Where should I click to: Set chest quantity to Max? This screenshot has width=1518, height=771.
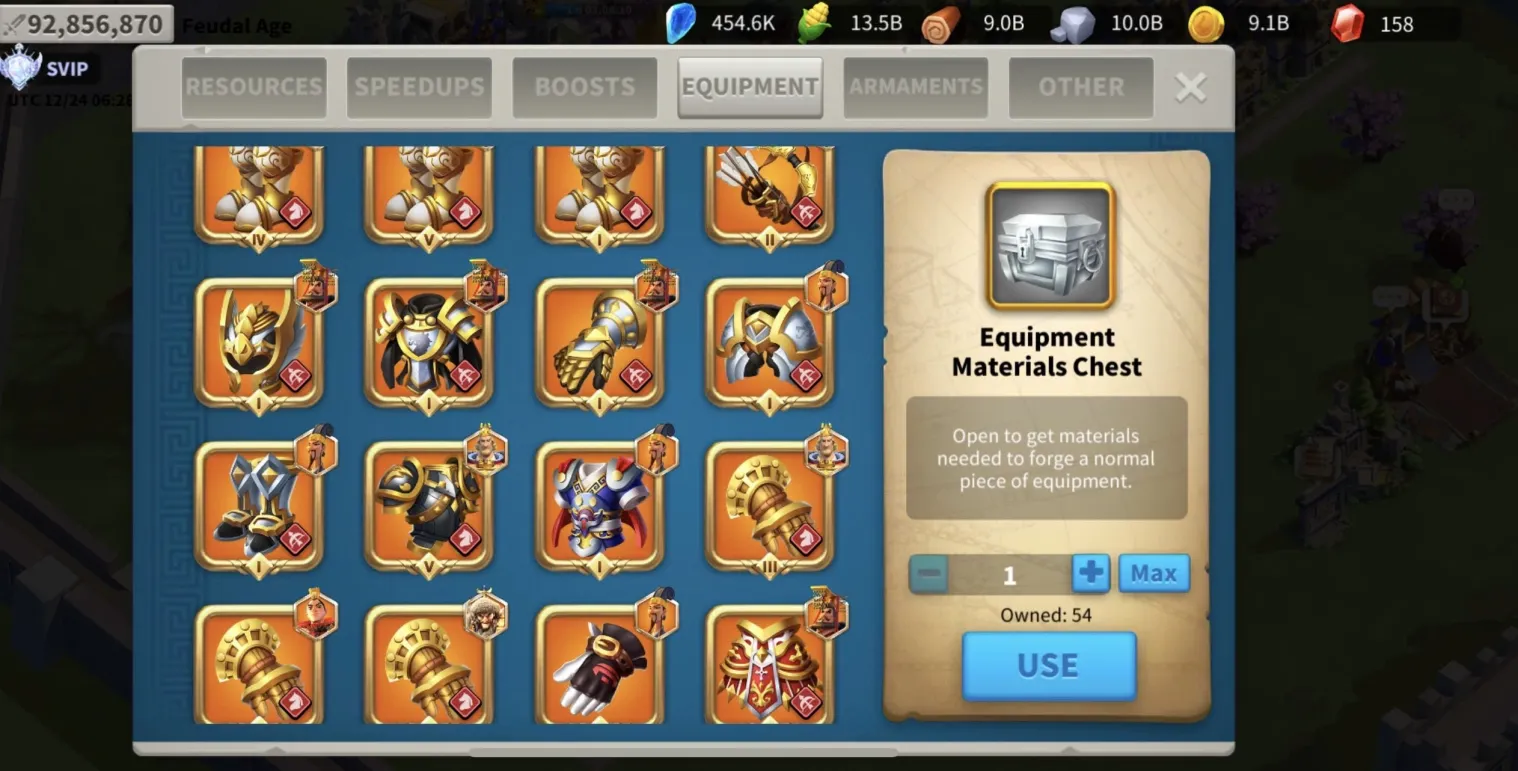tap(1154, 573)
